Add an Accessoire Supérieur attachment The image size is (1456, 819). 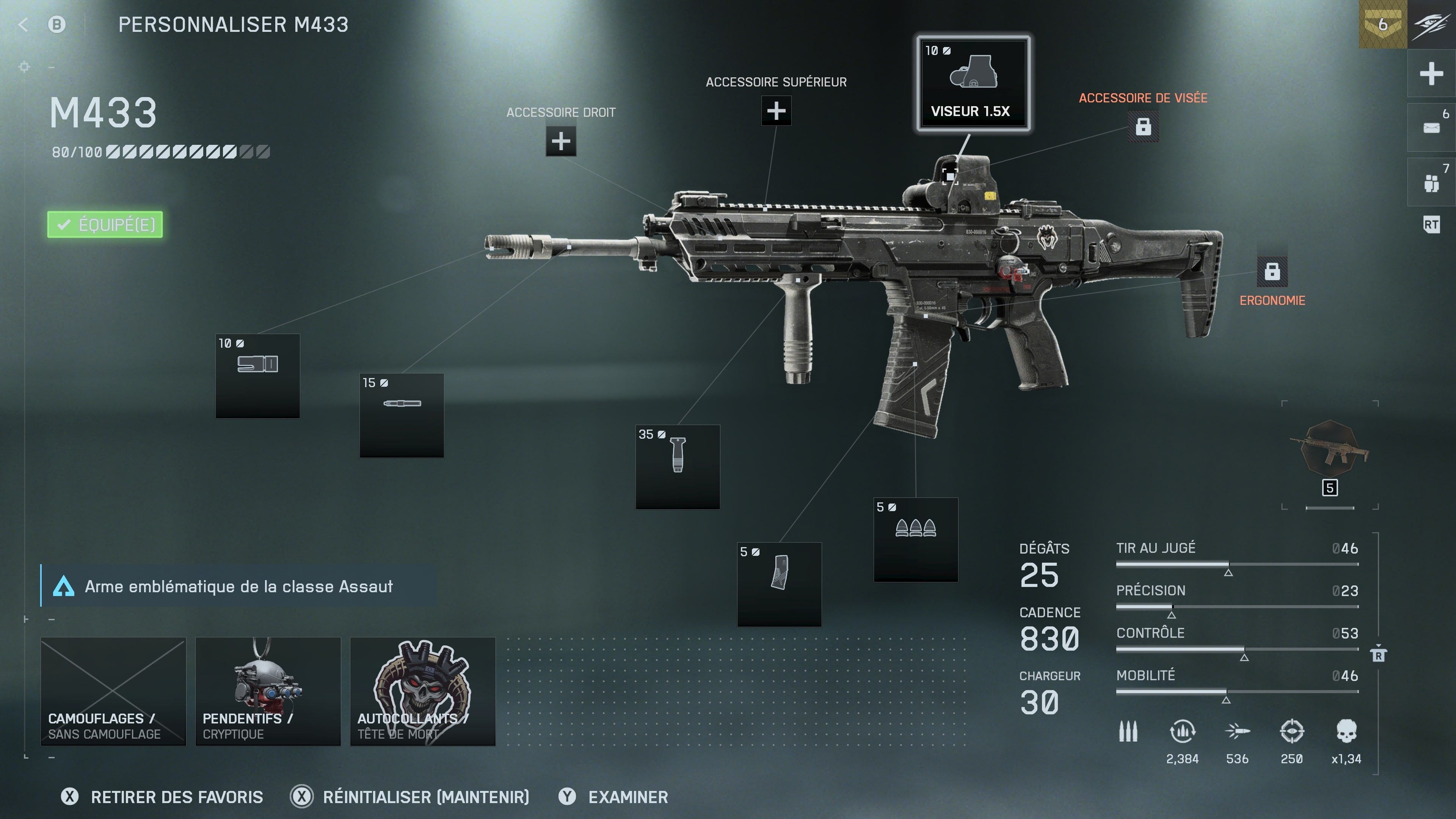coord(776,111)
